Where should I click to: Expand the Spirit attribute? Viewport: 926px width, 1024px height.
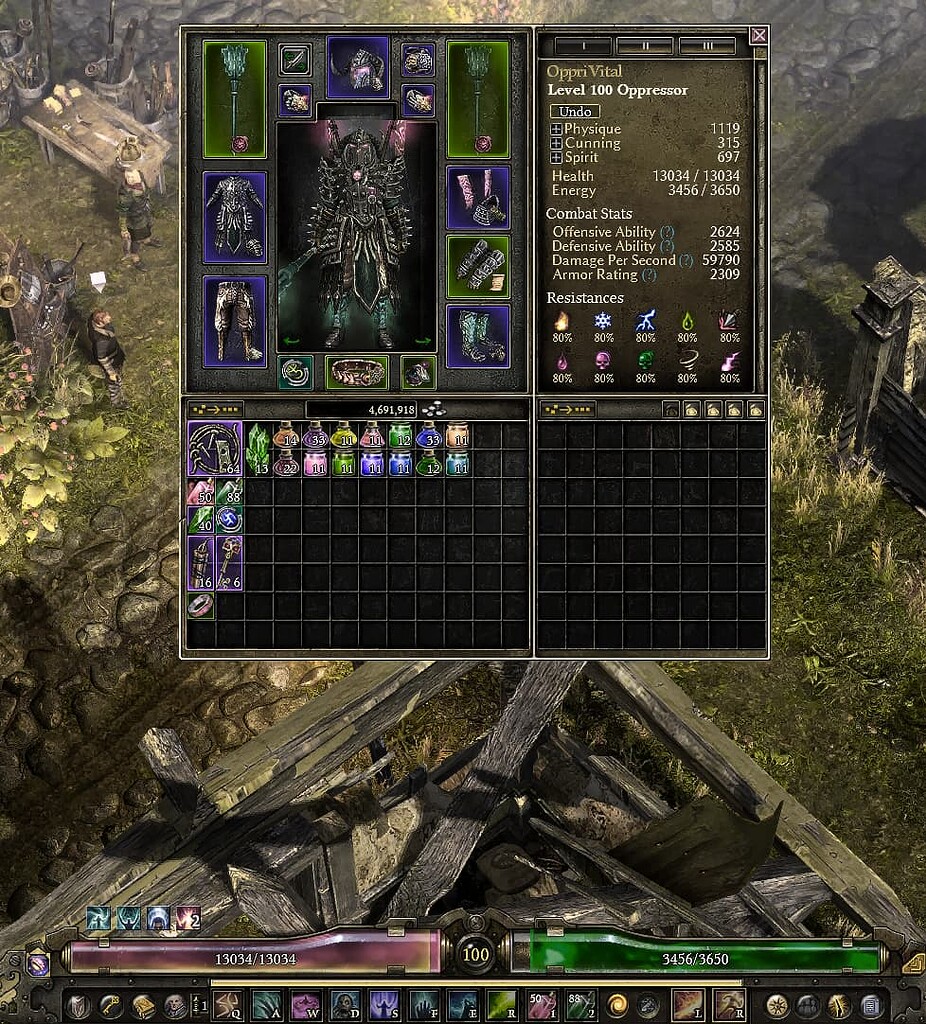556,157
